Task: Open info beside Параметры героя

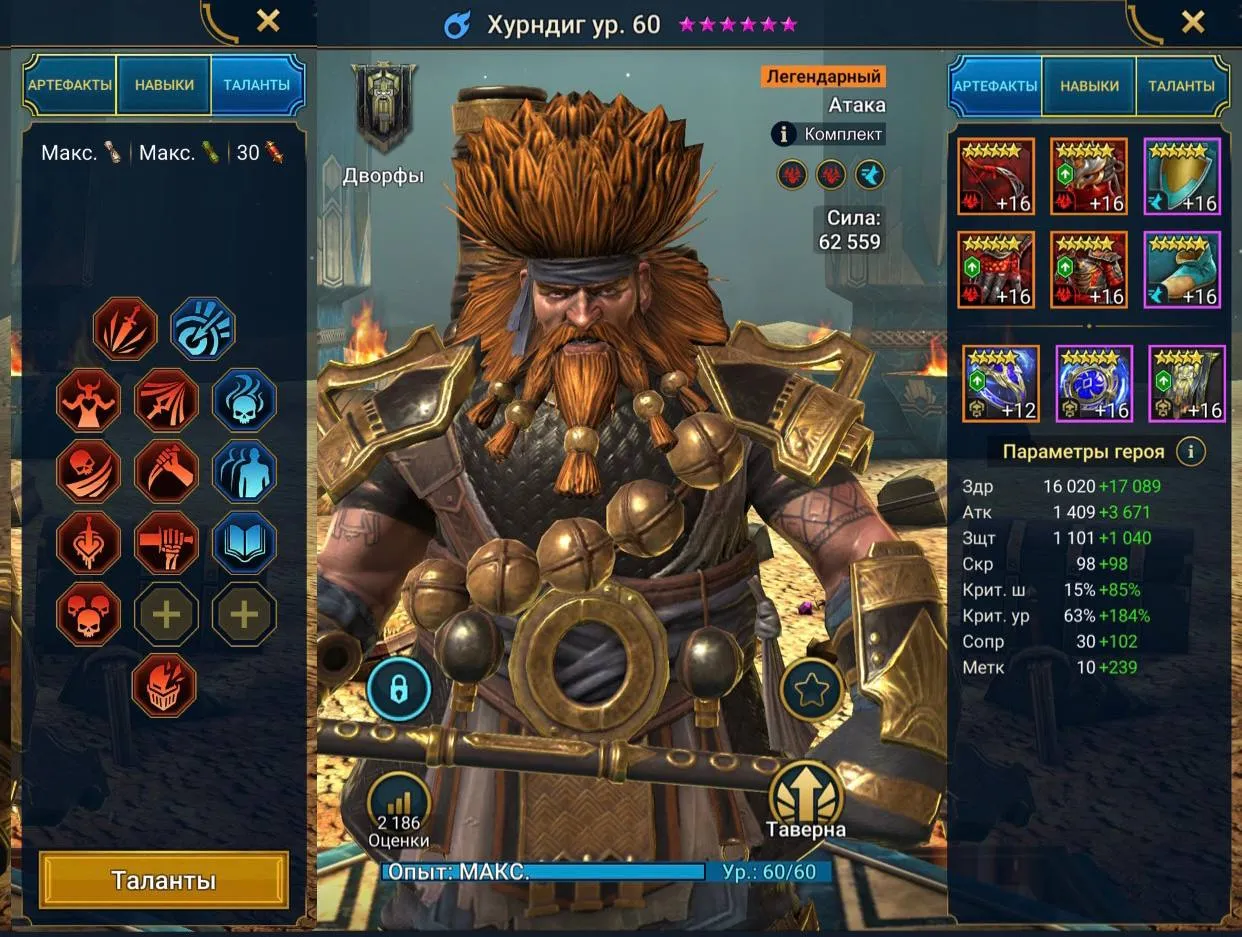Action: click(x=1190, y=451)
